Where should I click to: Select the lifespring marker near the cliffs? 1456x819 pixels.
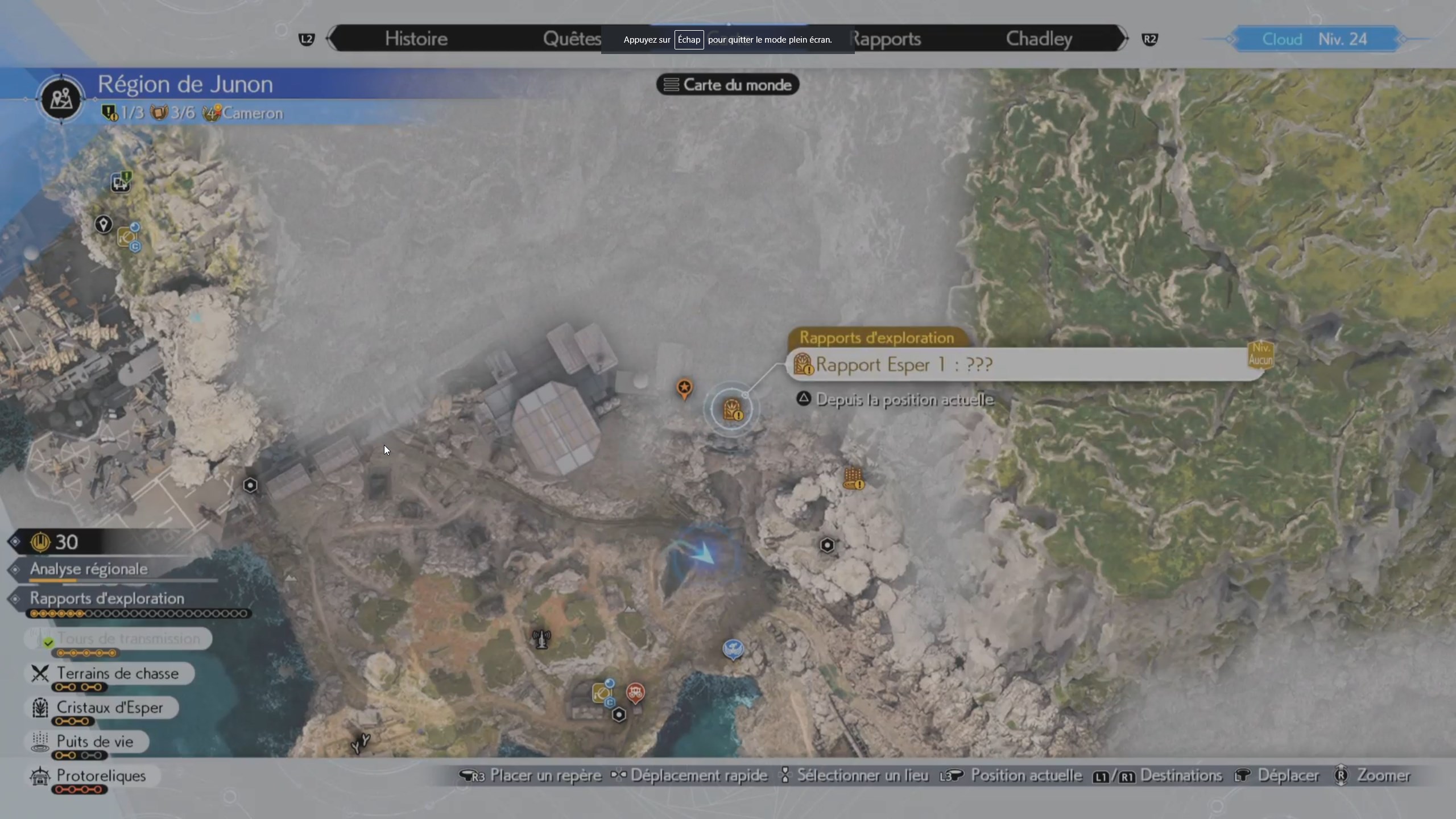click(x=853, y=478)
